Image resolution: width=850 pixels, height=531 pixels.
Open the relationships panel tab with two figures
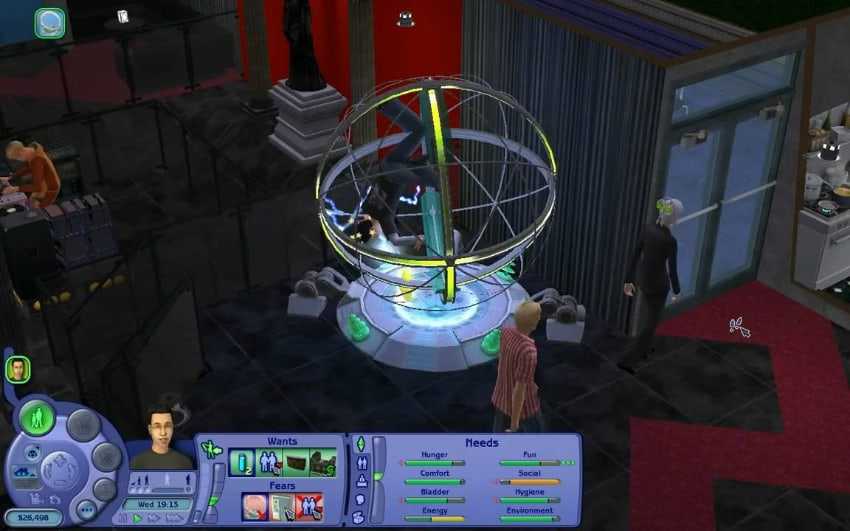[x=361, y=462]
